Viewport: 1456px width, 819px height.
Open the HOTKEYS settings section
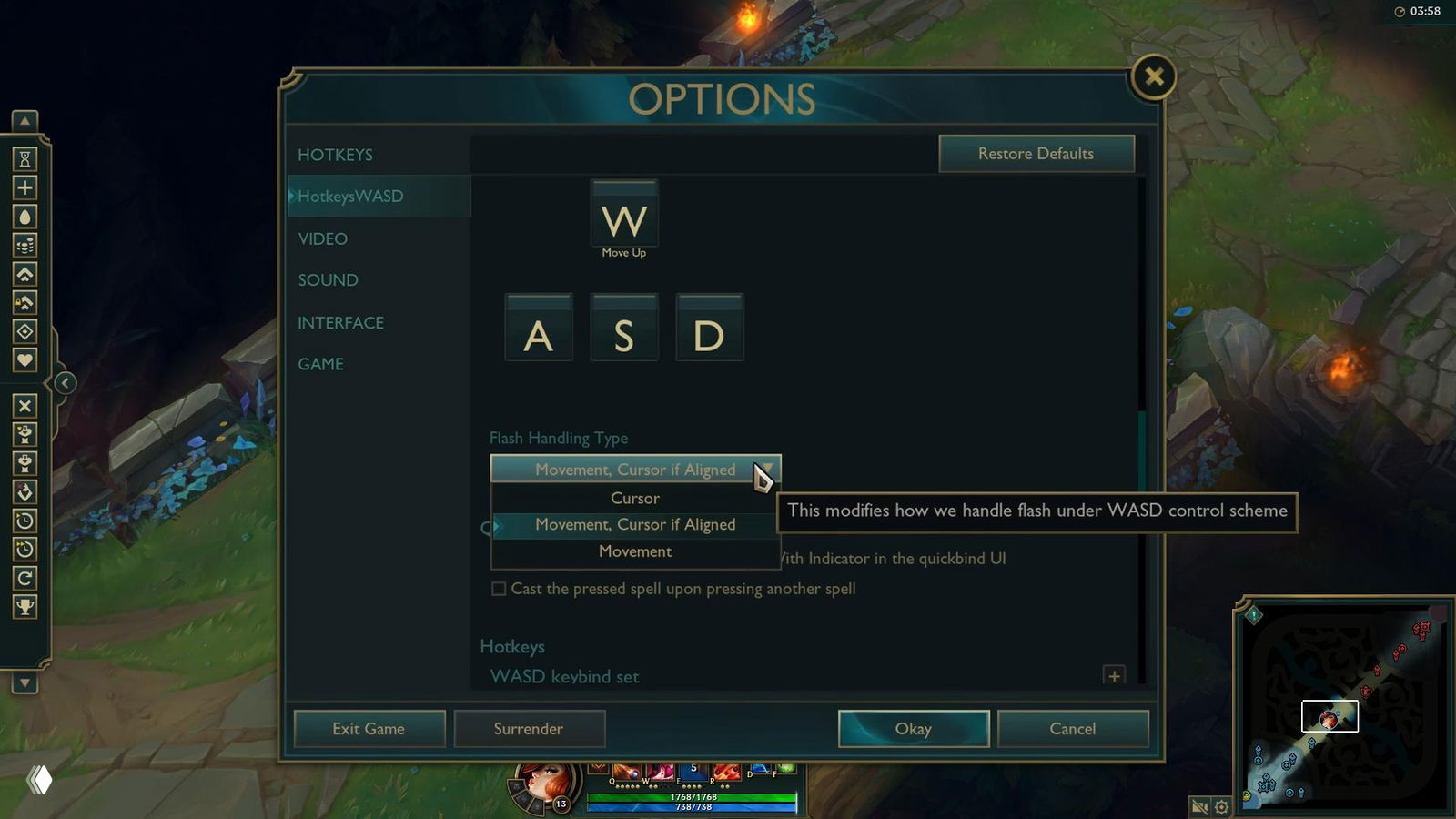(x=335, y=155)
